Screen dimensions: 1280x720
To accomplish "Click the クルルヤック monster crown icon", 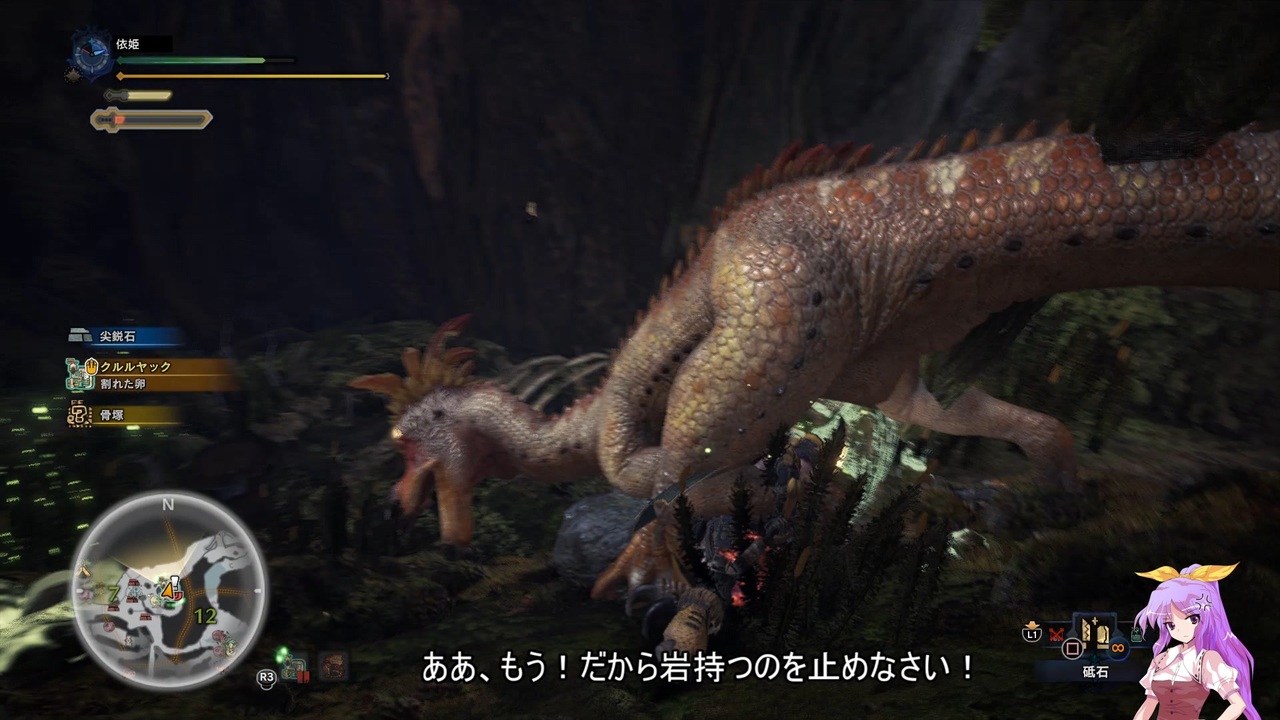I will pyautogui.click(x=90, y=368).
